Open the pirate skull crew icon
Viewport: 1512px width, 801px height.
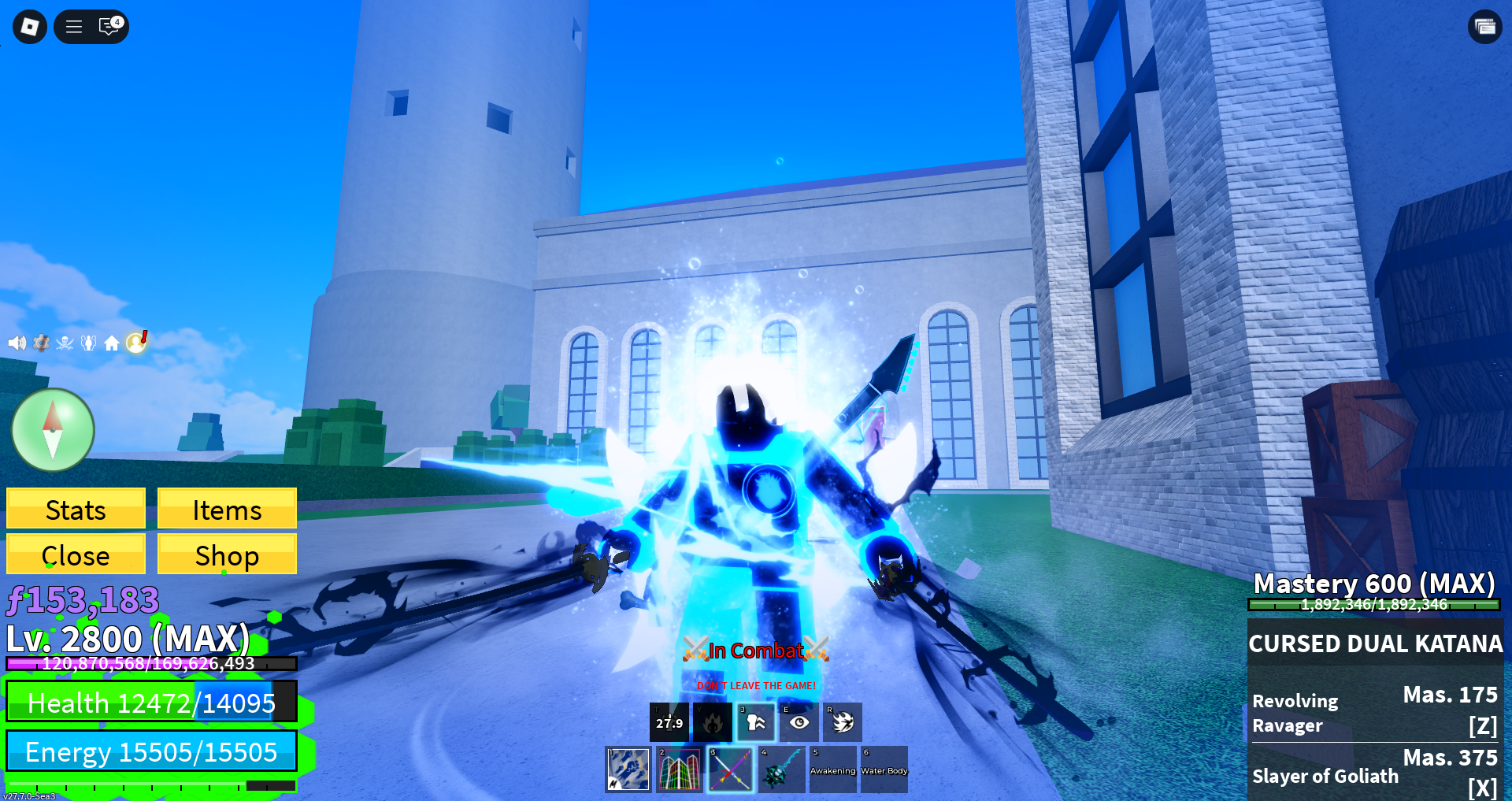65,343
